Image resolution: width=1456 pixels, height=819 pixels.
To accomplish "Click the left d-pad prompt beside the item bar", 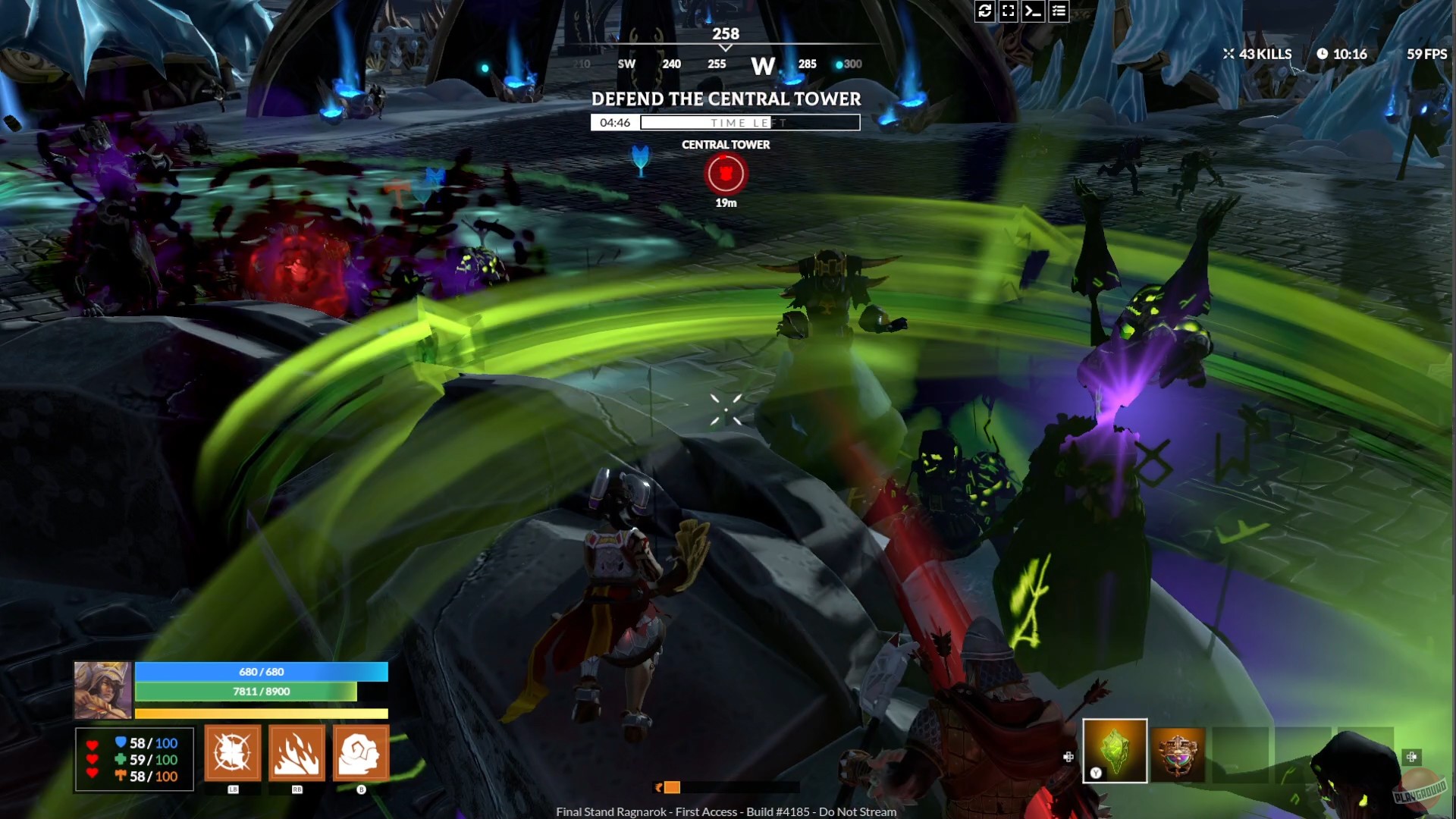I will (x=1068, y=756).
